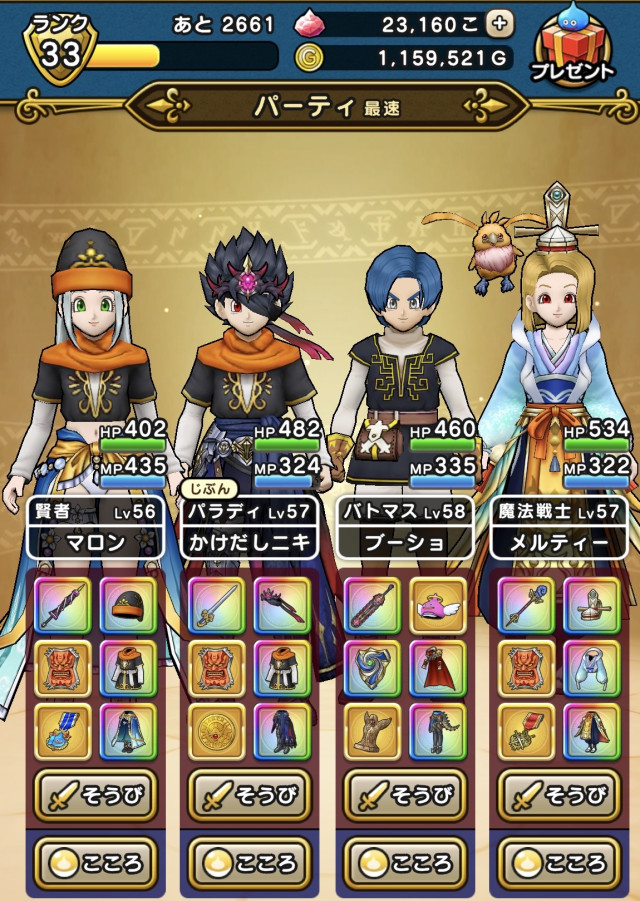
Task: Open the プレゼント gift box
Action: (575, 46)
